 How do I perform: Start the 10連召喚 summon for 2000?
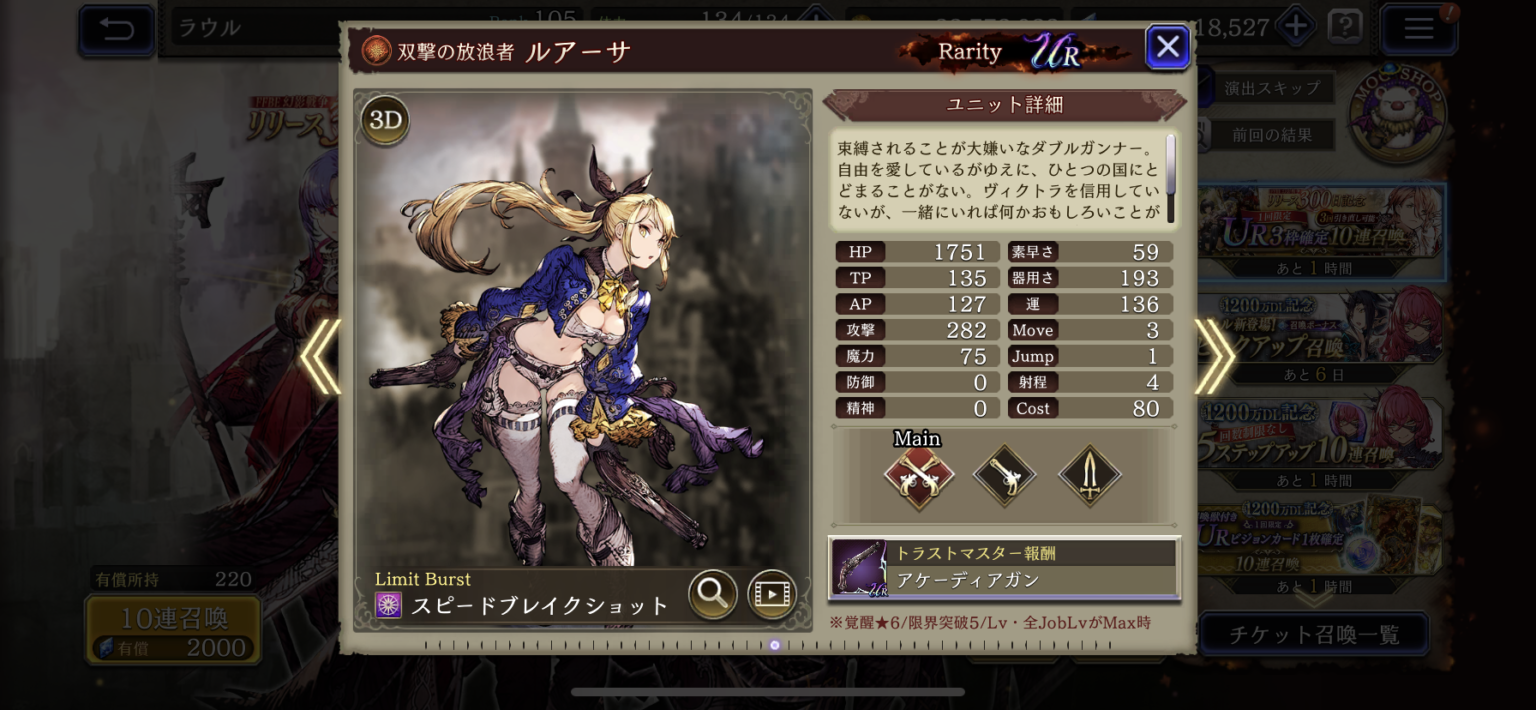tap(173, 630)
